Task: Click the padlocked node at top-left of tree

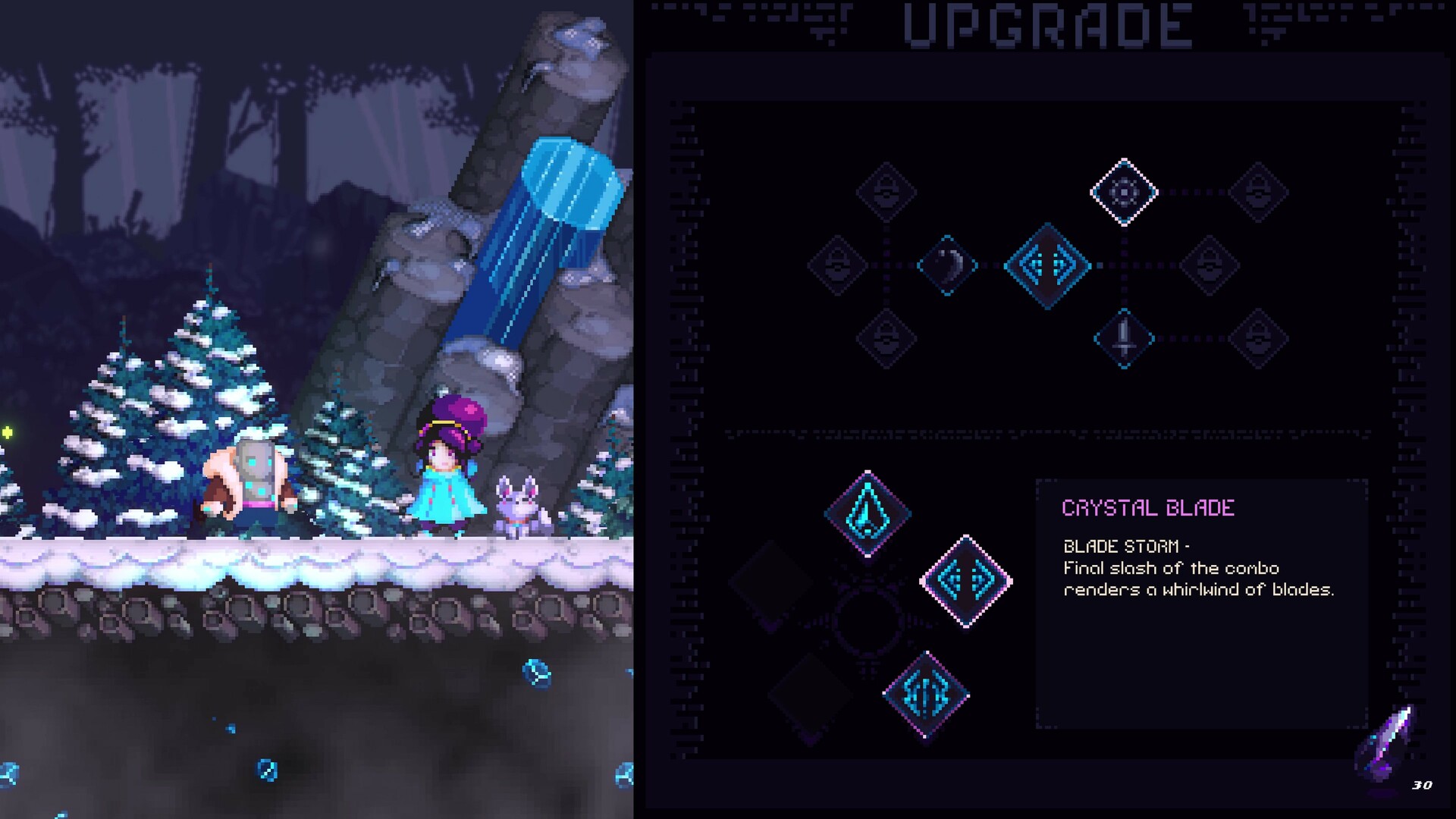Action: click(886, 191)
